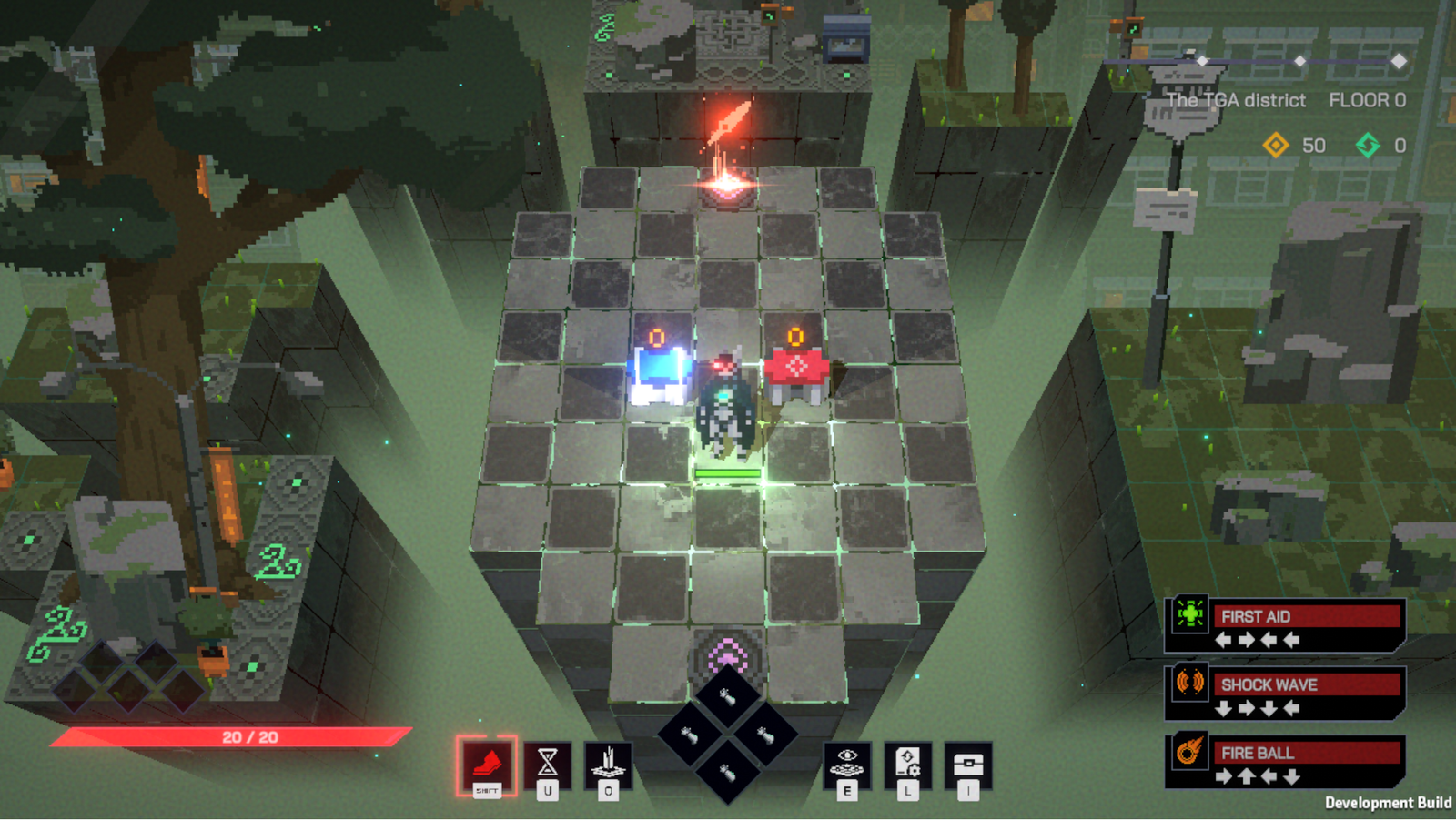Select the hourglass wait action

point(548,763)
